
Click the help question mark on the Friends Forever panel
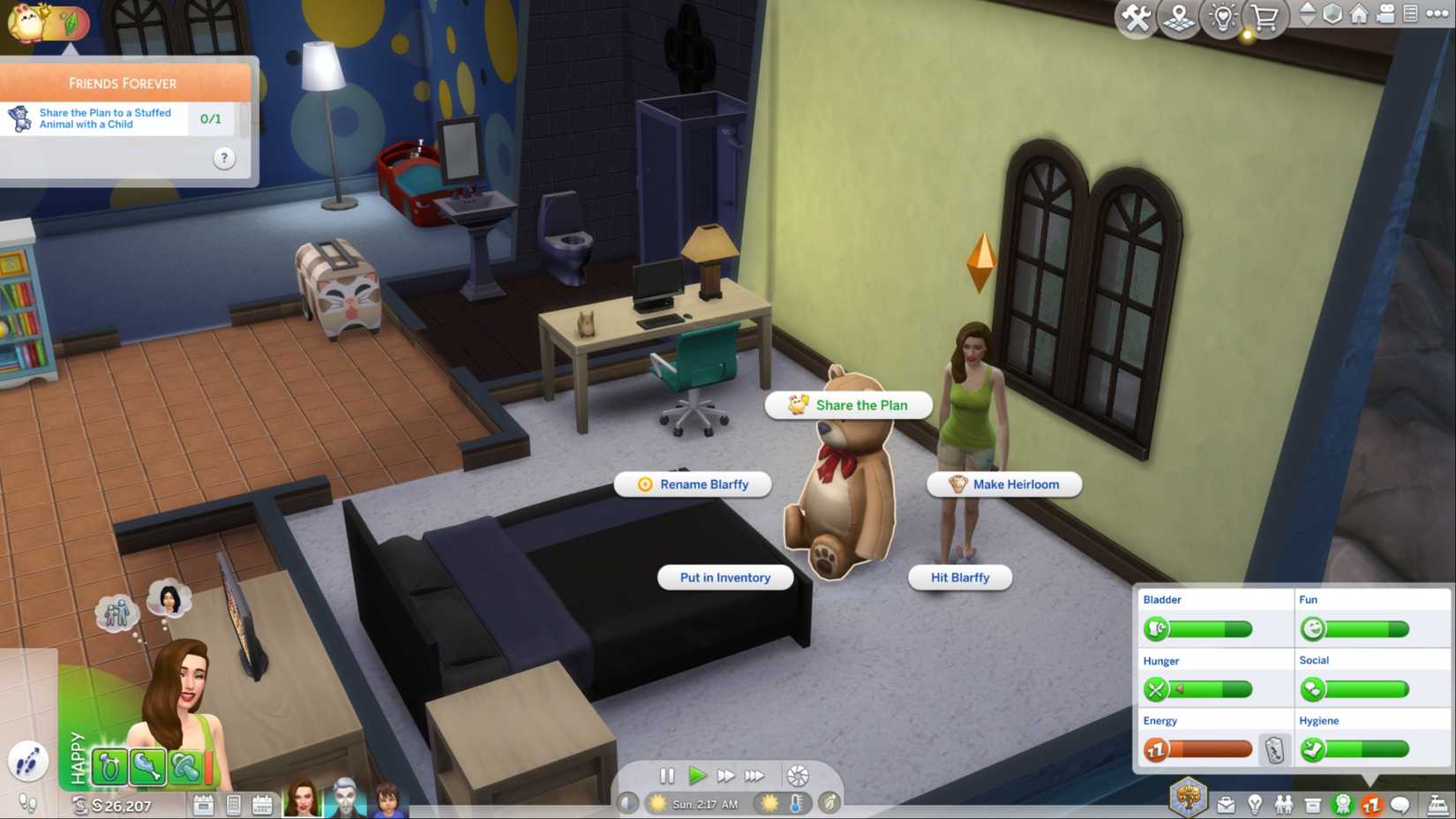pyautogui.click(x=223, y=158)
